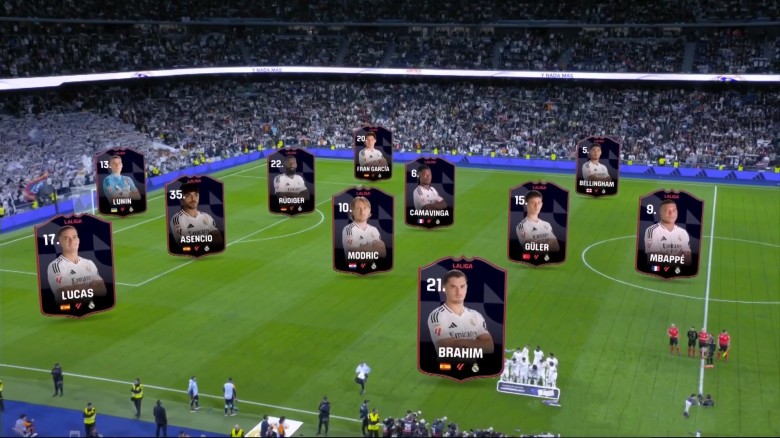This screenshot has height=438, width=780.
Task: Select the Güler number 15 card
Action: (x=538, y=224)
